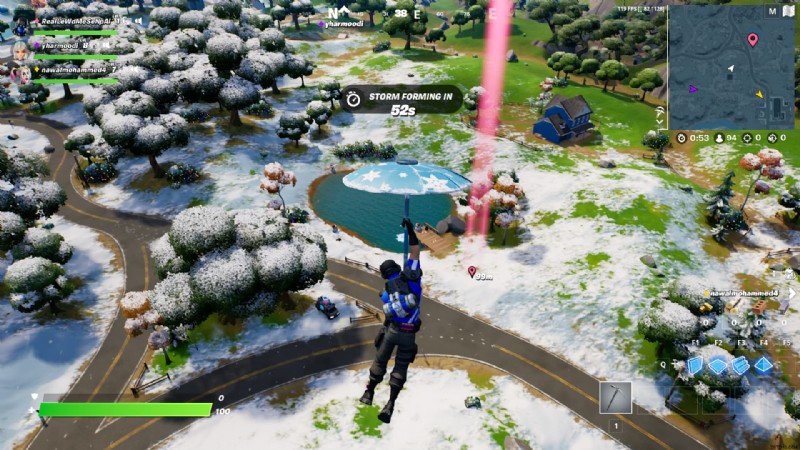The height and width of the screenshot is (450, 800).
Task: Click the yellow teammate arrow on the minimap
Action: coord(759,95)
